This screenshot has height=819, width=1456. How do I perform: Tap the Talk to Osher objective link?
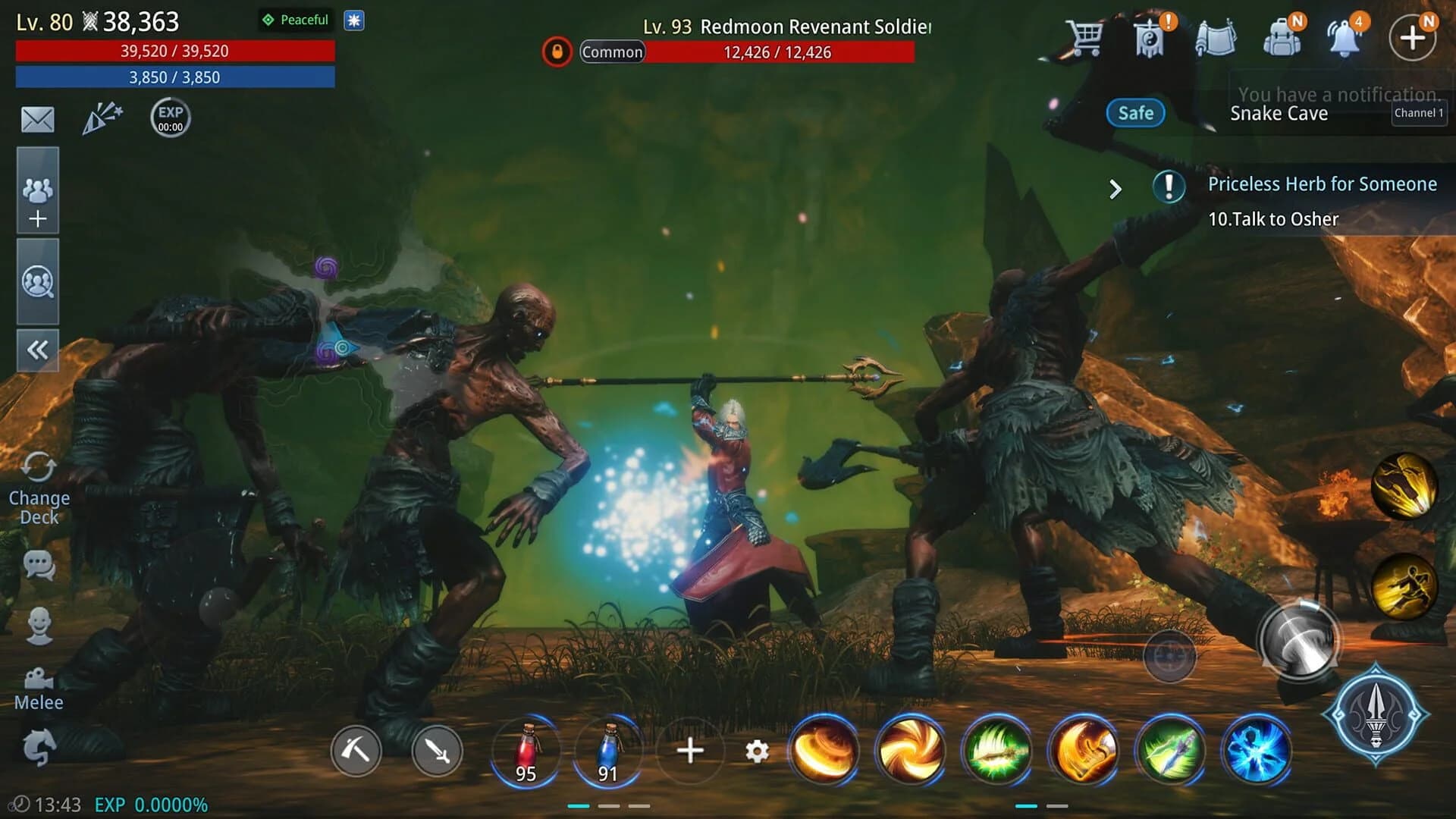[1274, 219]
